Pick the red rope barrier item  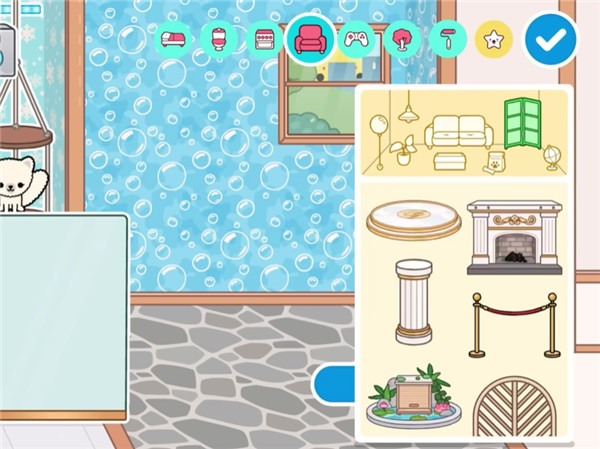tap(515, 324)
